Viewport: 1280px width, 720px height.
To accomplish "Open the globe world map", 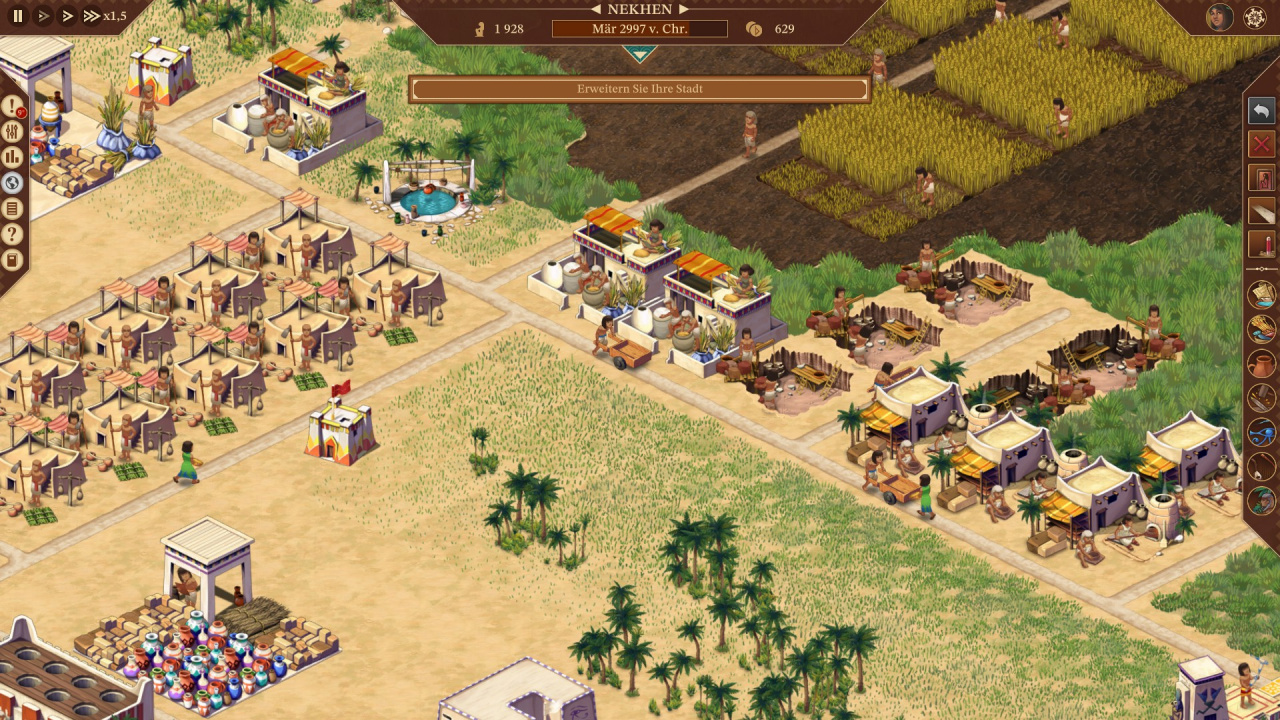I will coord(12,183).
